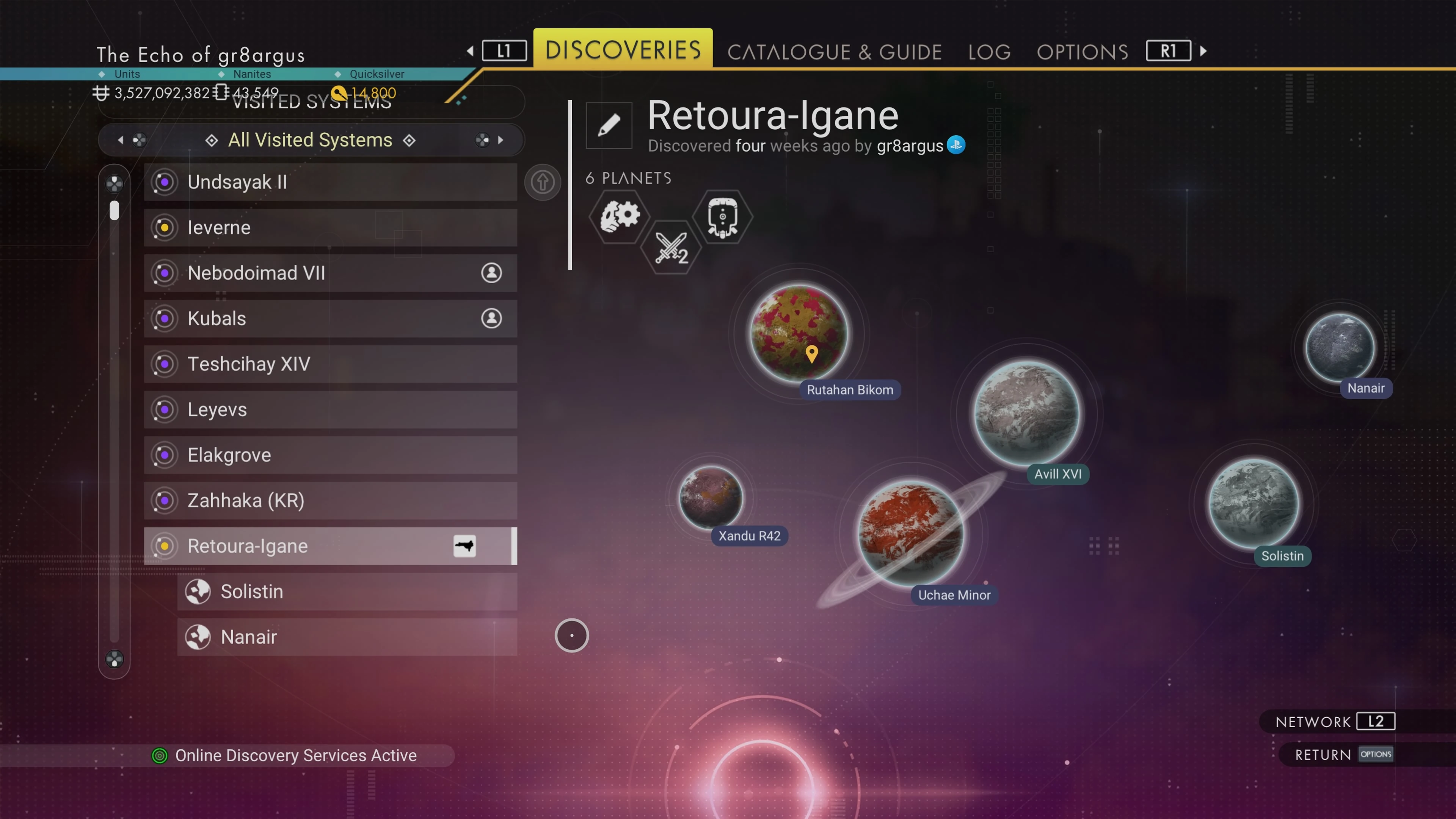
Task: Select the Kubals system row
Action: pos(330,319)
